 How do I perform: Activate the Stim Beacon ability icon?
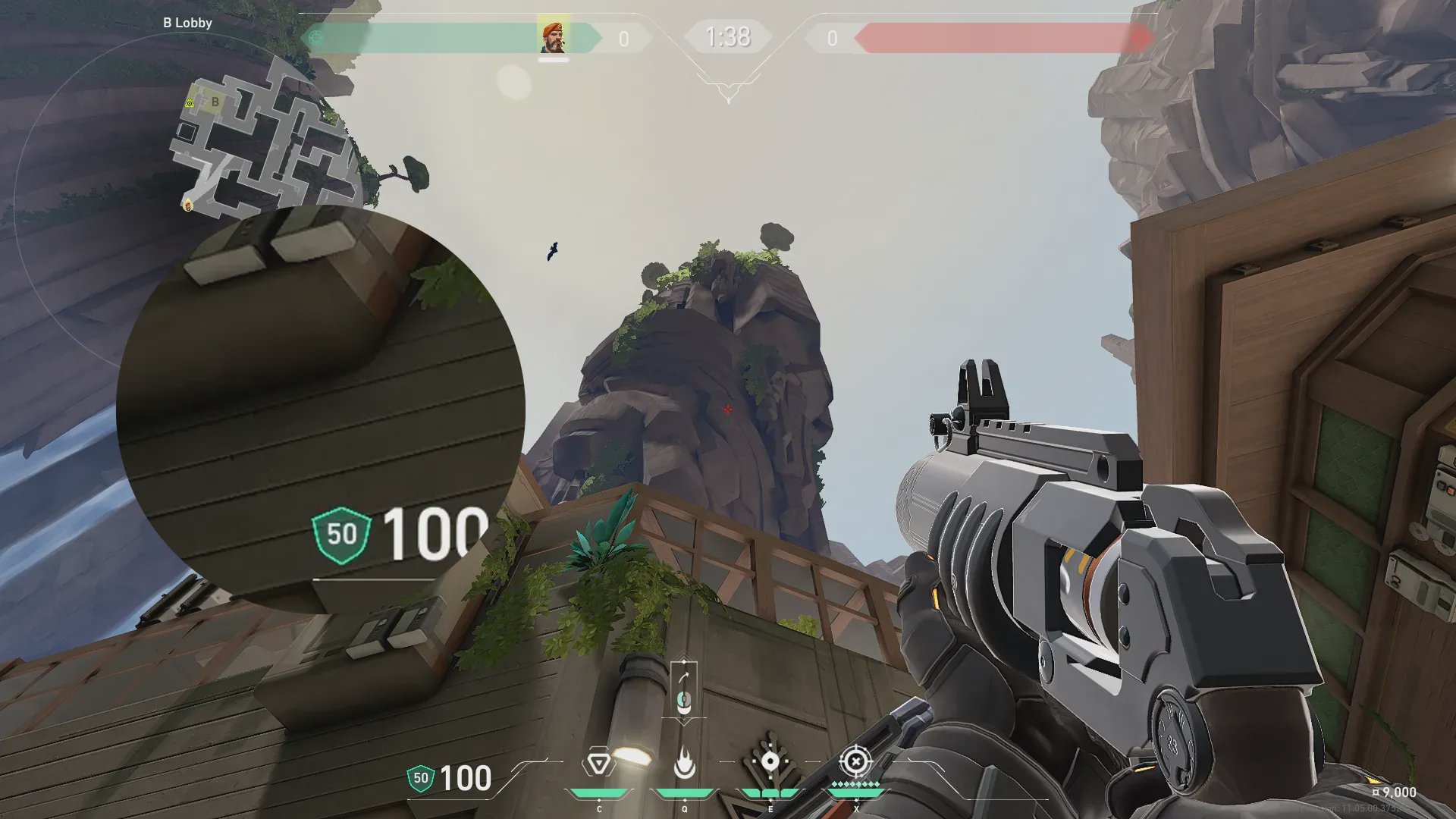[x=598, y=763]
